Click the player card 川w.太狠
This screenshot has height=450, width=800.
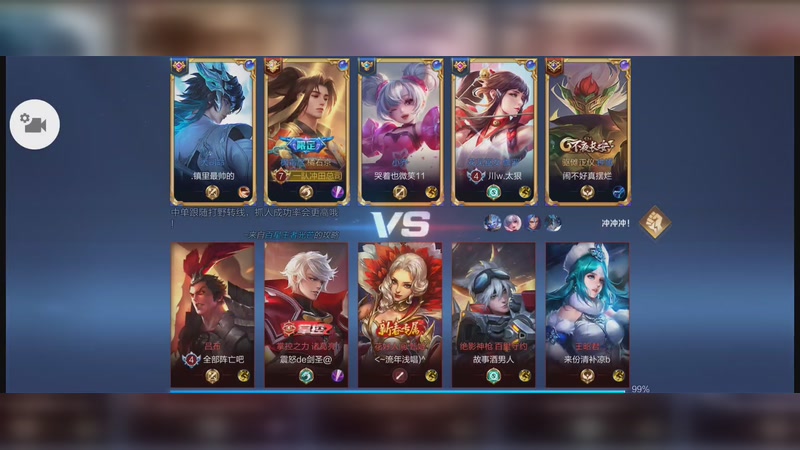pos(494,130)
